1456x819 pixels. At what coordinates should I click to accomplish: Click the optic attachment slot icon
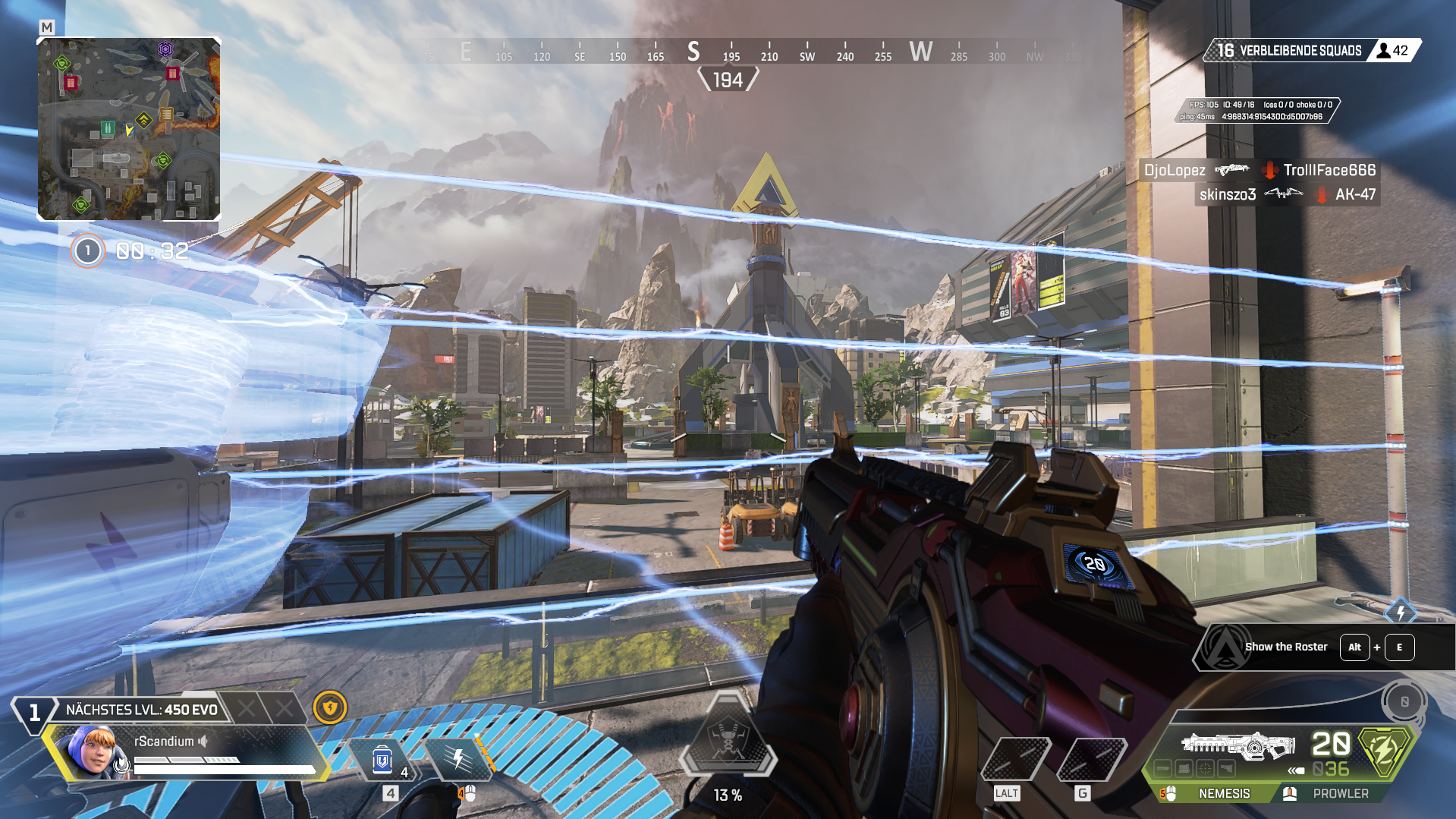1204,768
